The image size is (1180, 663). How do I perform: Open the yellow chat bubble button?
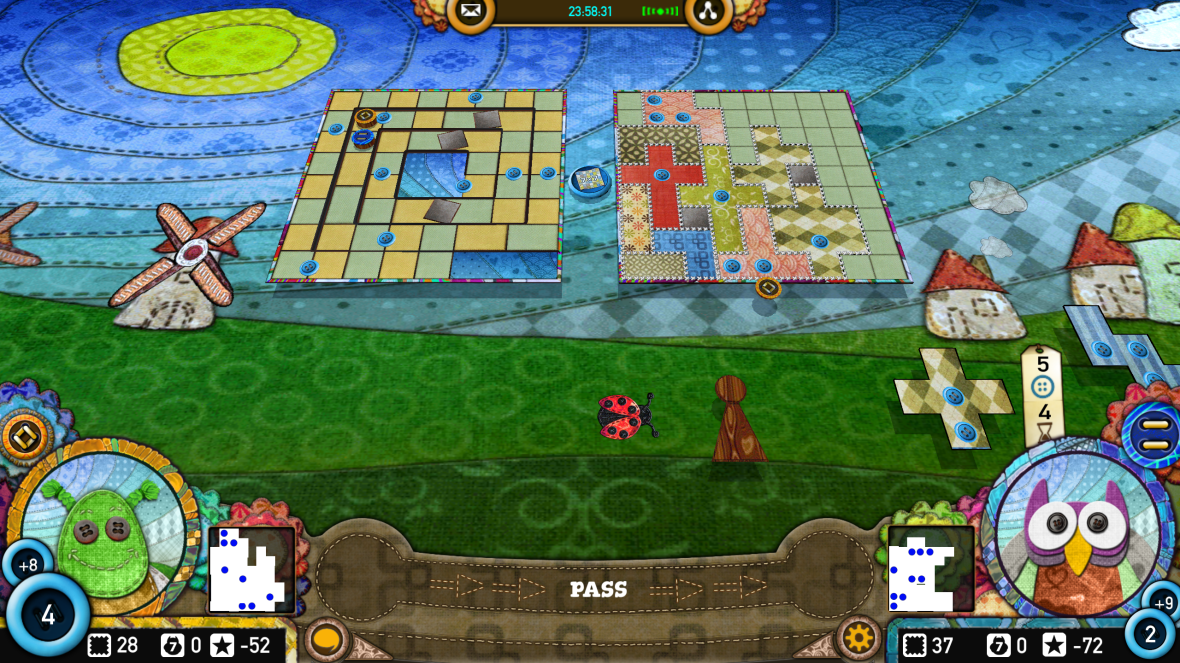pos(325,638)
